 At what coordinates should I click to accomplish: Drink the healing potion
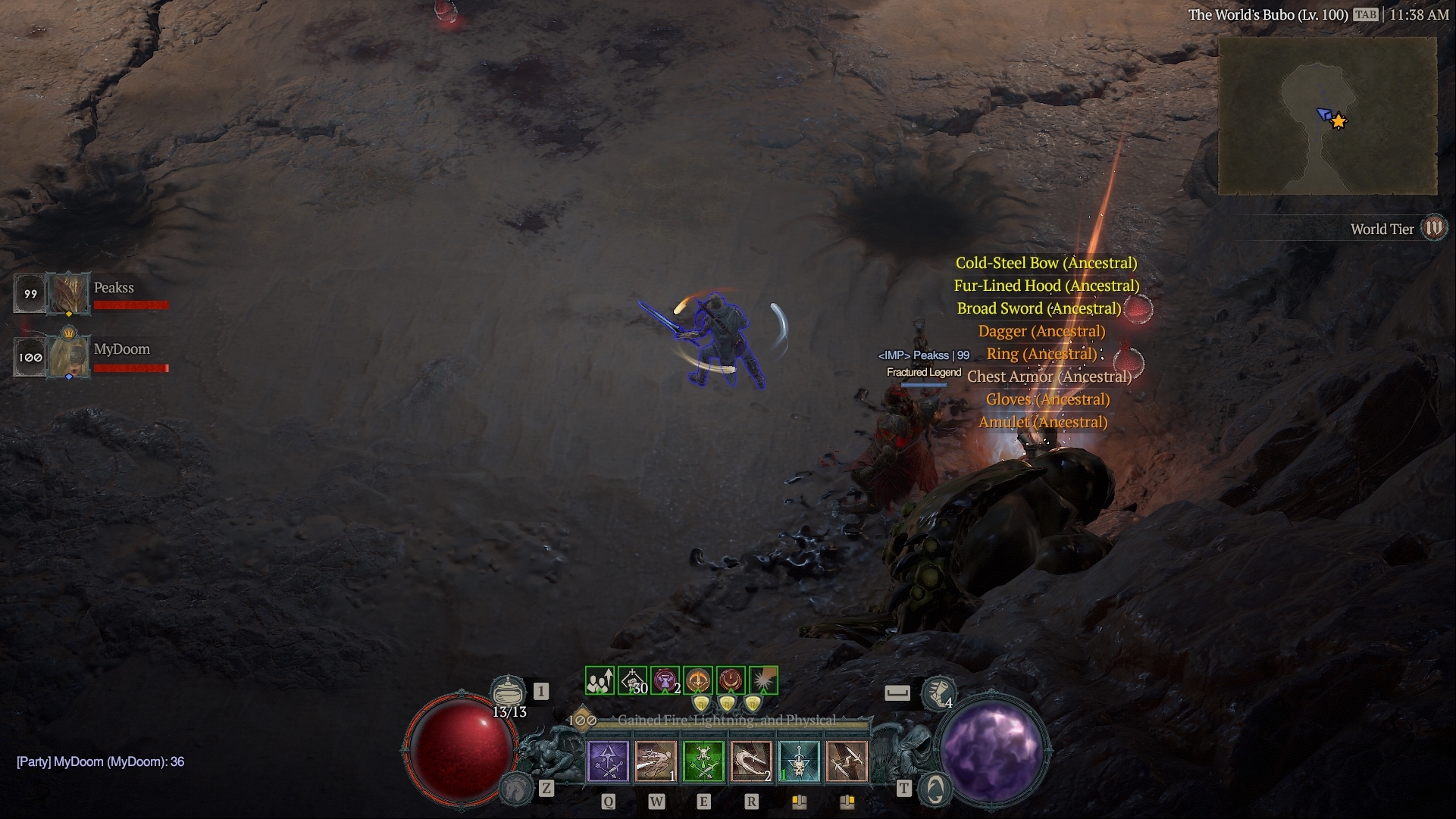[508, 692]
